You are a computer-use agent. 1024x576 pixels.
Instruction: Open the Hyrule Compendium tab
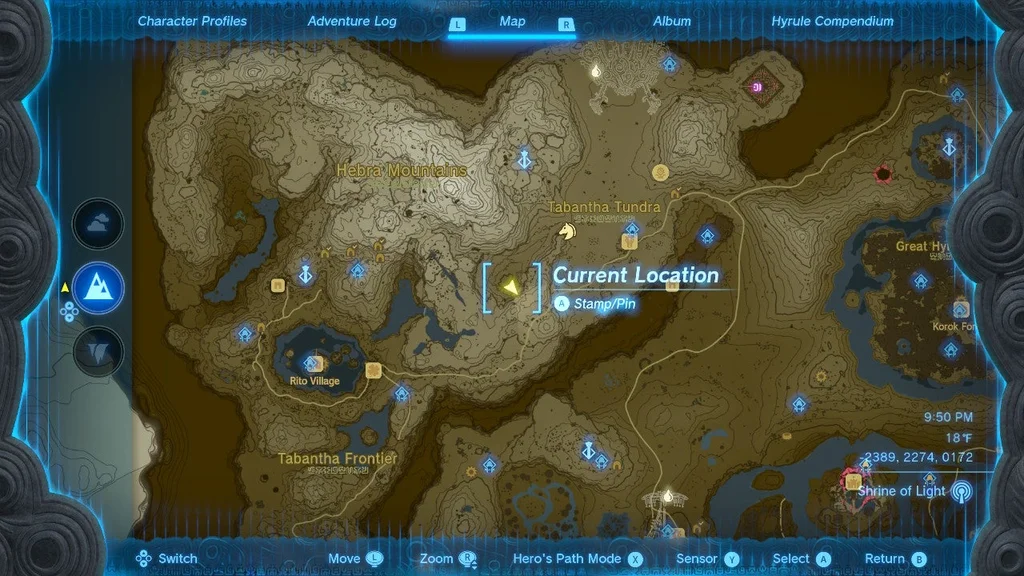(x=832, y=21)
